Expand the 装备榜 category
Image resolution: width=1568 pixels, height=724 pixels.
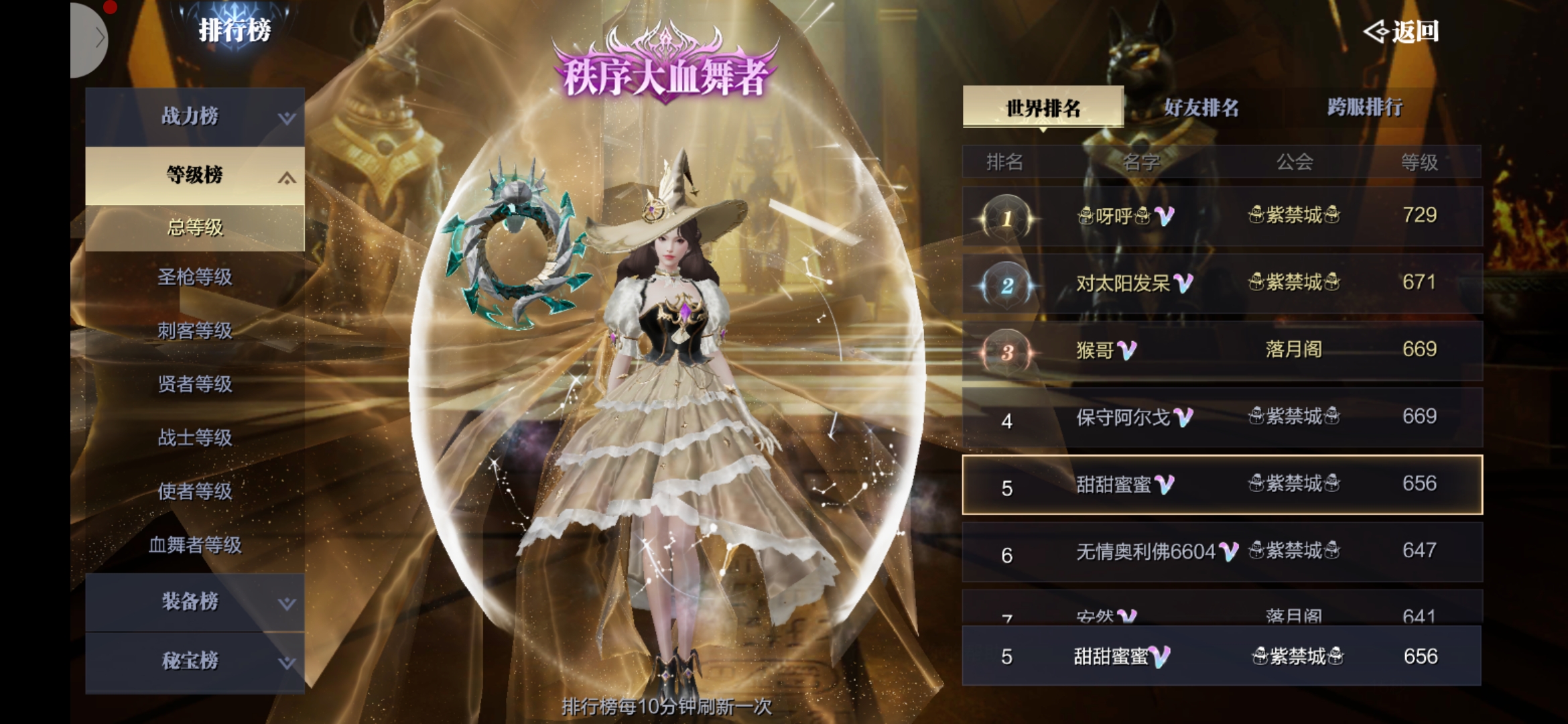coord(194,601)
